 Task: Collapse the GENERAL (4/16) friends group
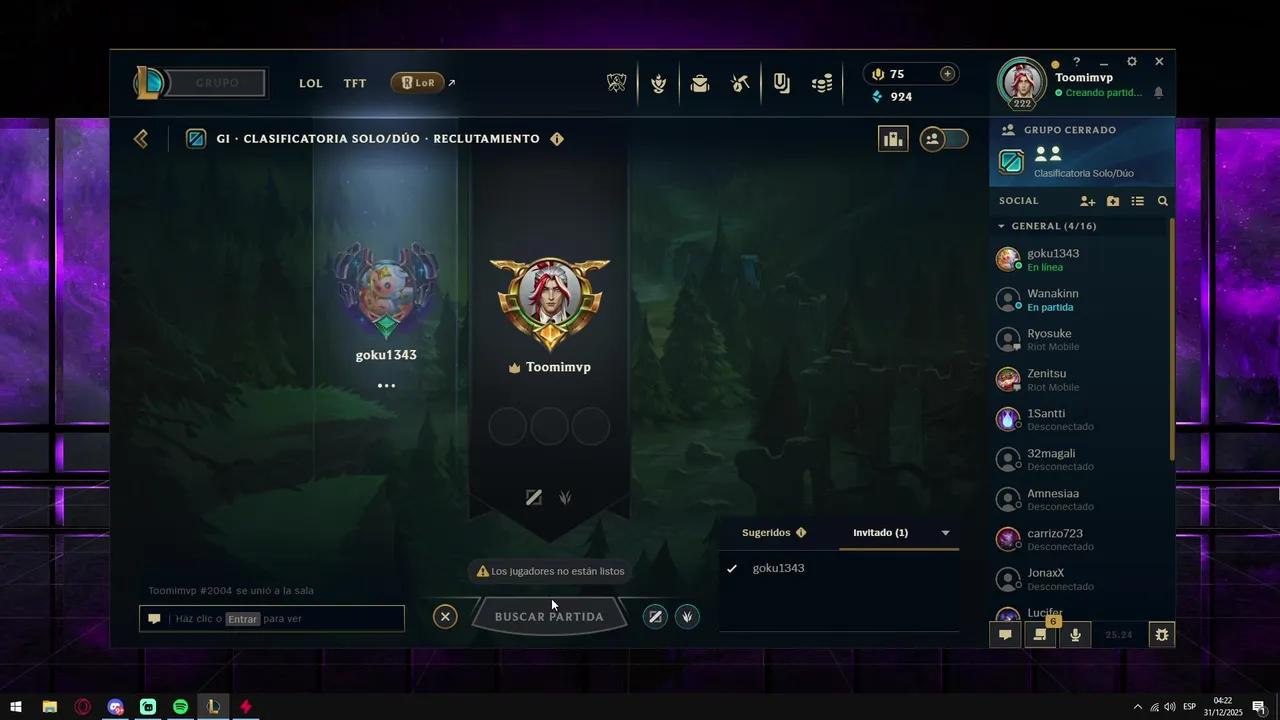point(1001,226)
